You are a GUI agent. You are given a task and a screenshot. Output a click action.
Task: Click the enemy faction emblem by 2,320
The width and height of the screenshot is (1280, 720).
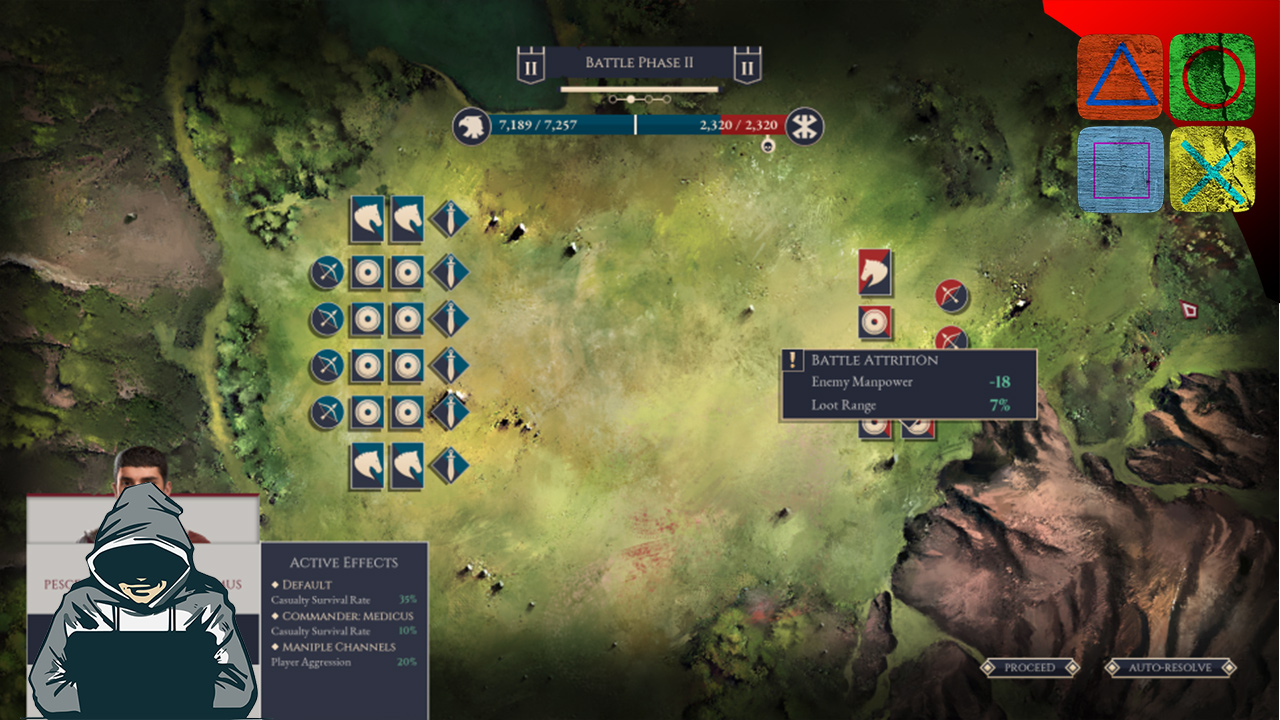tap(802, 126)
